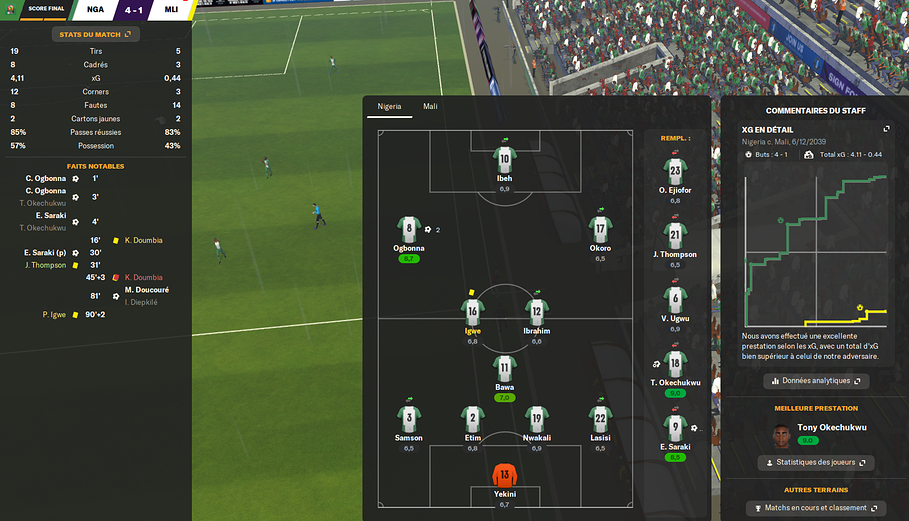Select the Nigeria lineup tab
The image size is (909, 521).
388,106
